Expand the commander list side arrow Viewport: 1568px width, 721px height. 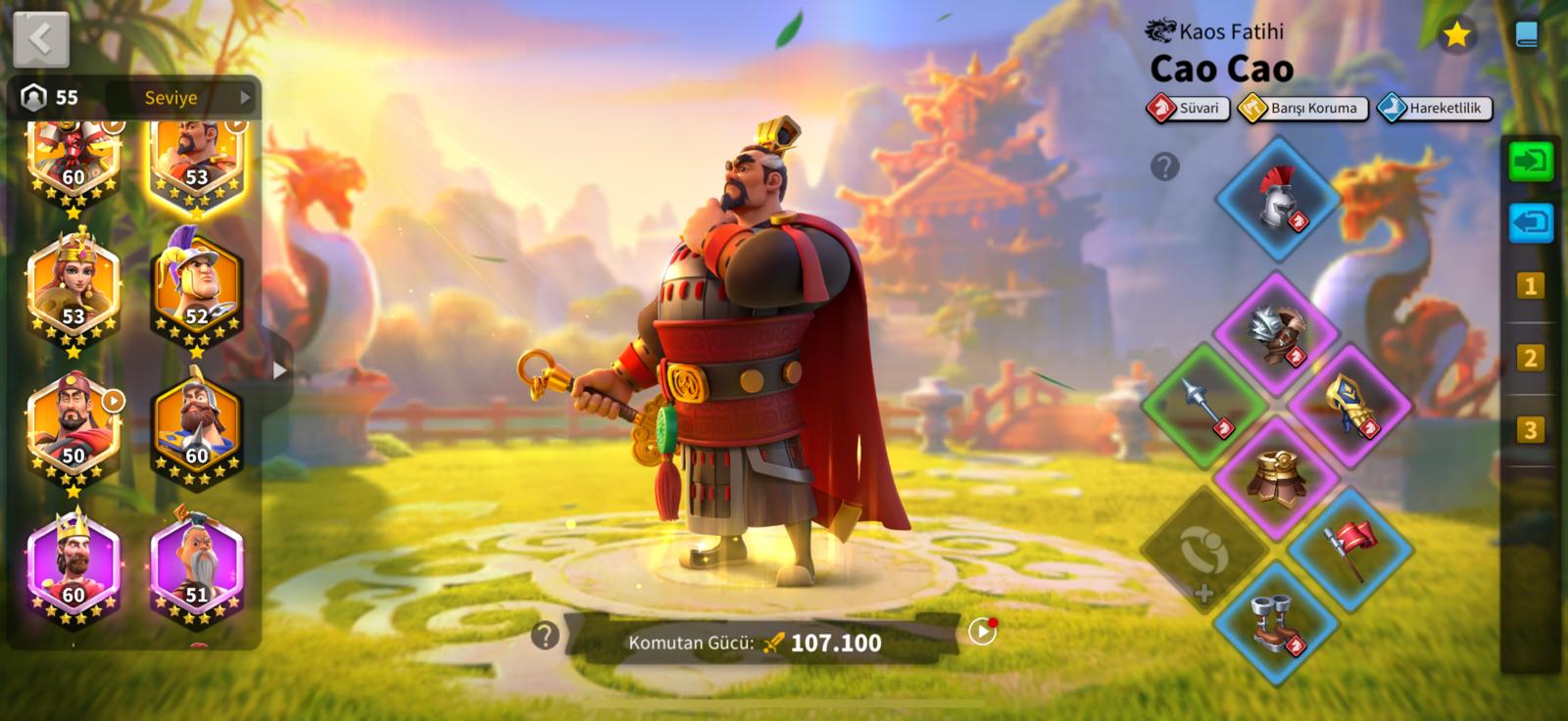point(279,370)
